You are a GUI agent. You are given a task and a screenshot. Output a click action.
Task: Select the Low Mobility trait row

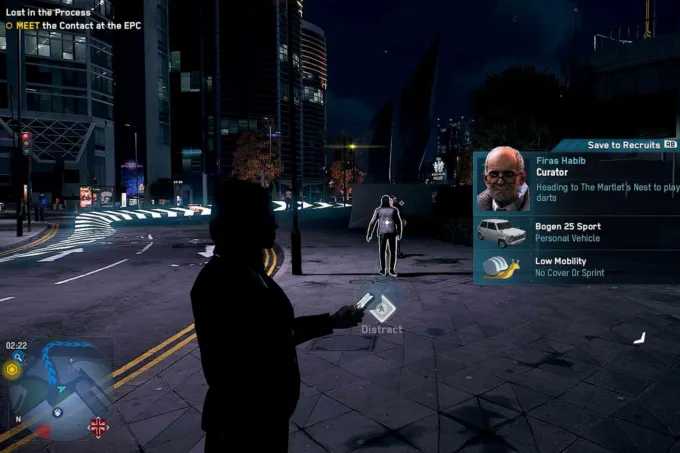point(575,267)
